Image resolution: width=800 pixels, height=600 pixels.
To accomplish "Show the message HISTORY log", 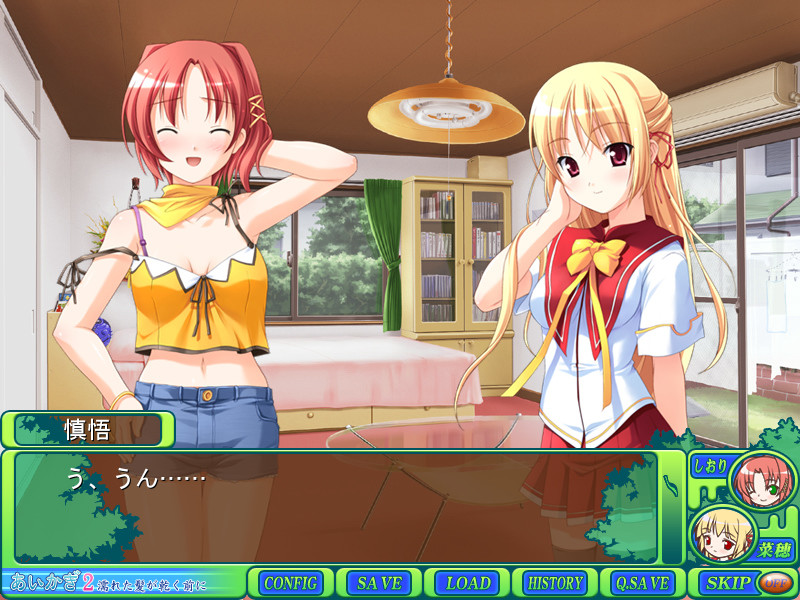I will click(555, 583).
